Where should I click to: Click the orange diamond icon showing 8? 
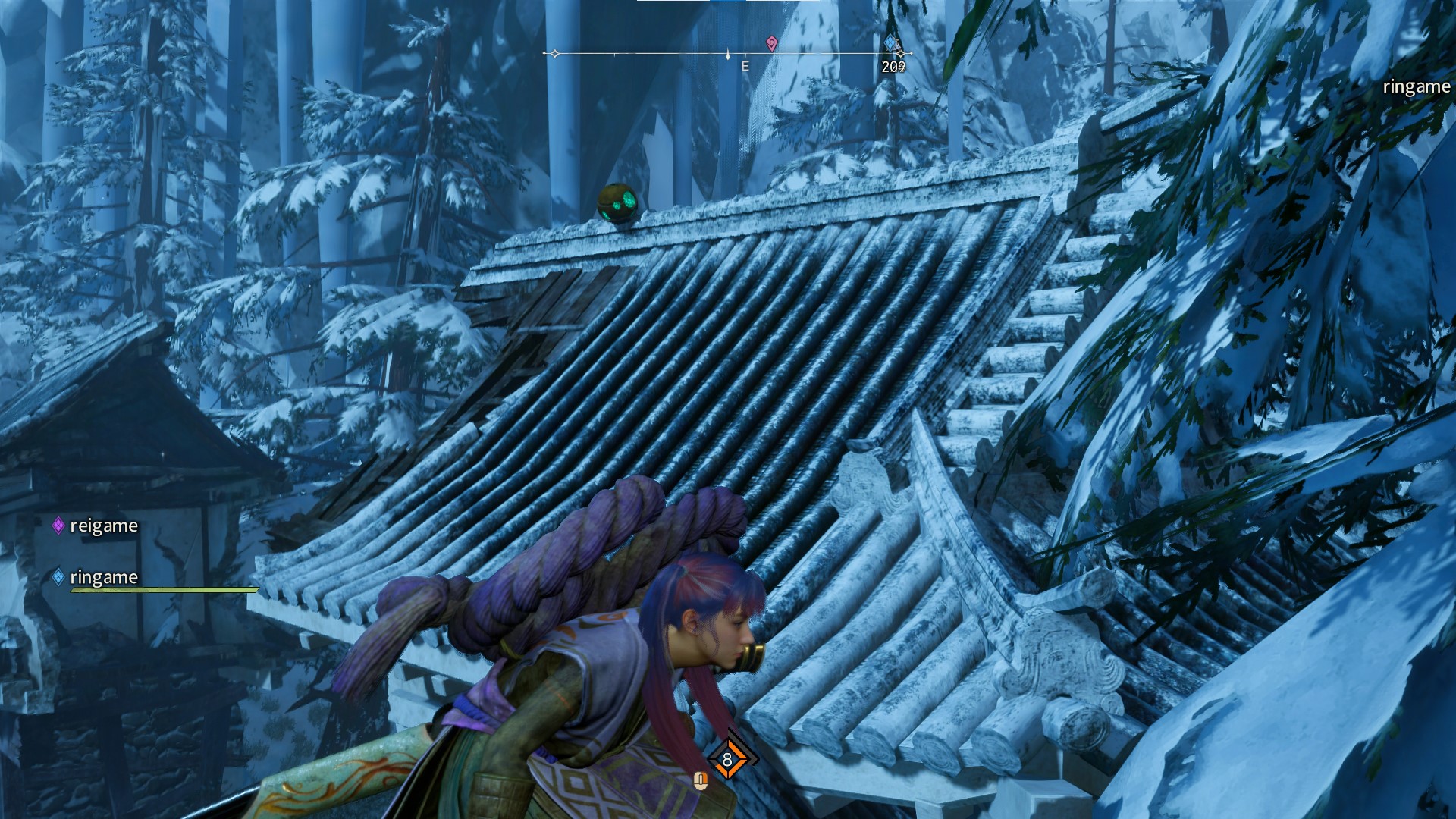click(727, 759)
